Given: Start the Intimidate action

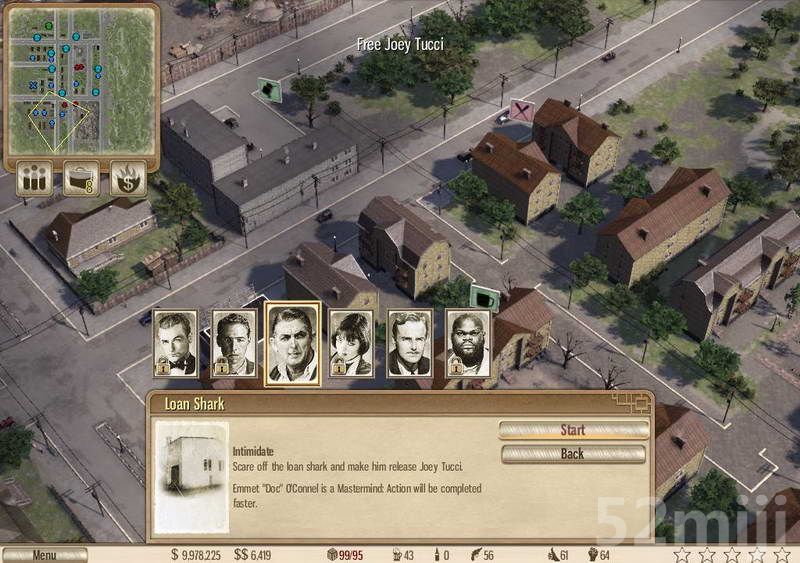Looking at the screenshot, I should click(573, 430).
